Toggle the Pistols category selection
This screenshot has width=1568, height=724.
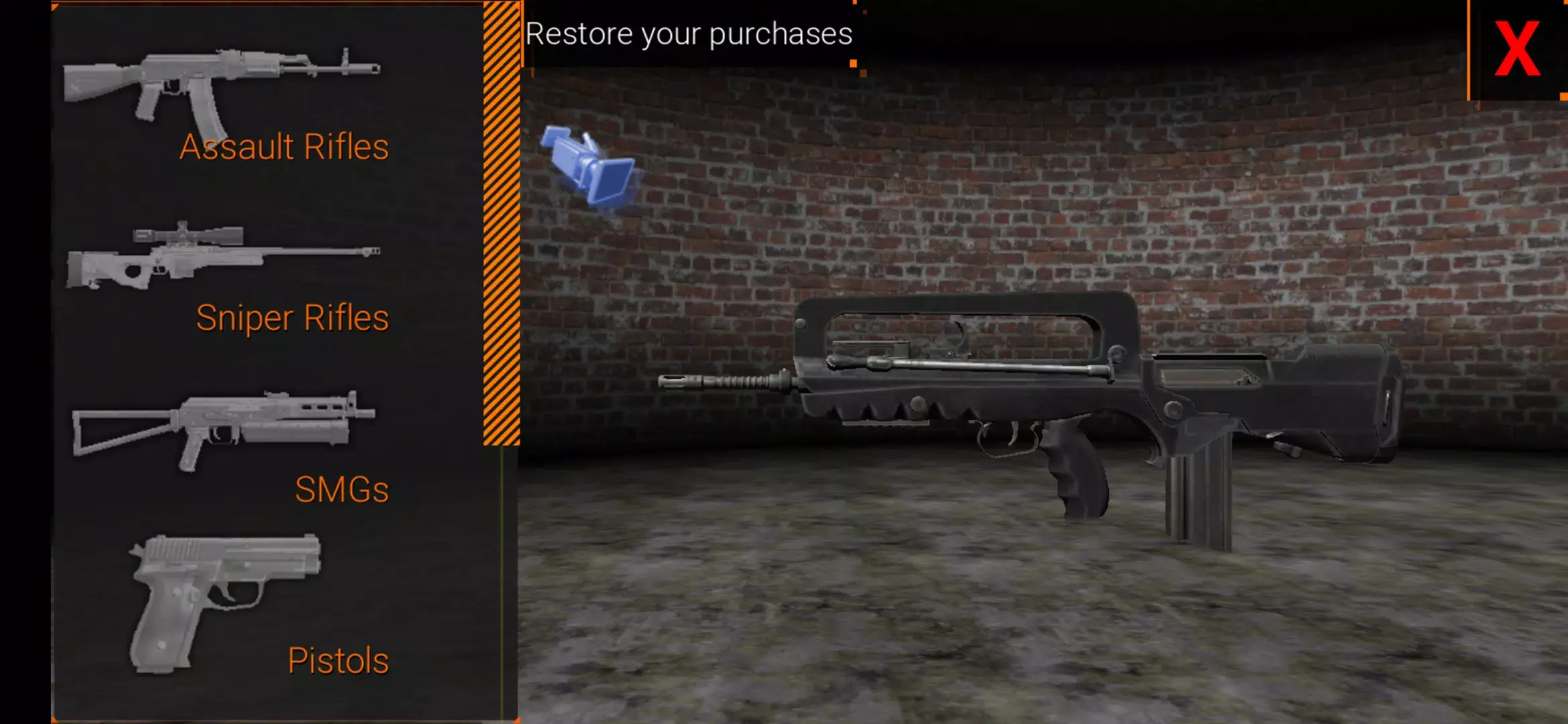pos(337,660)
